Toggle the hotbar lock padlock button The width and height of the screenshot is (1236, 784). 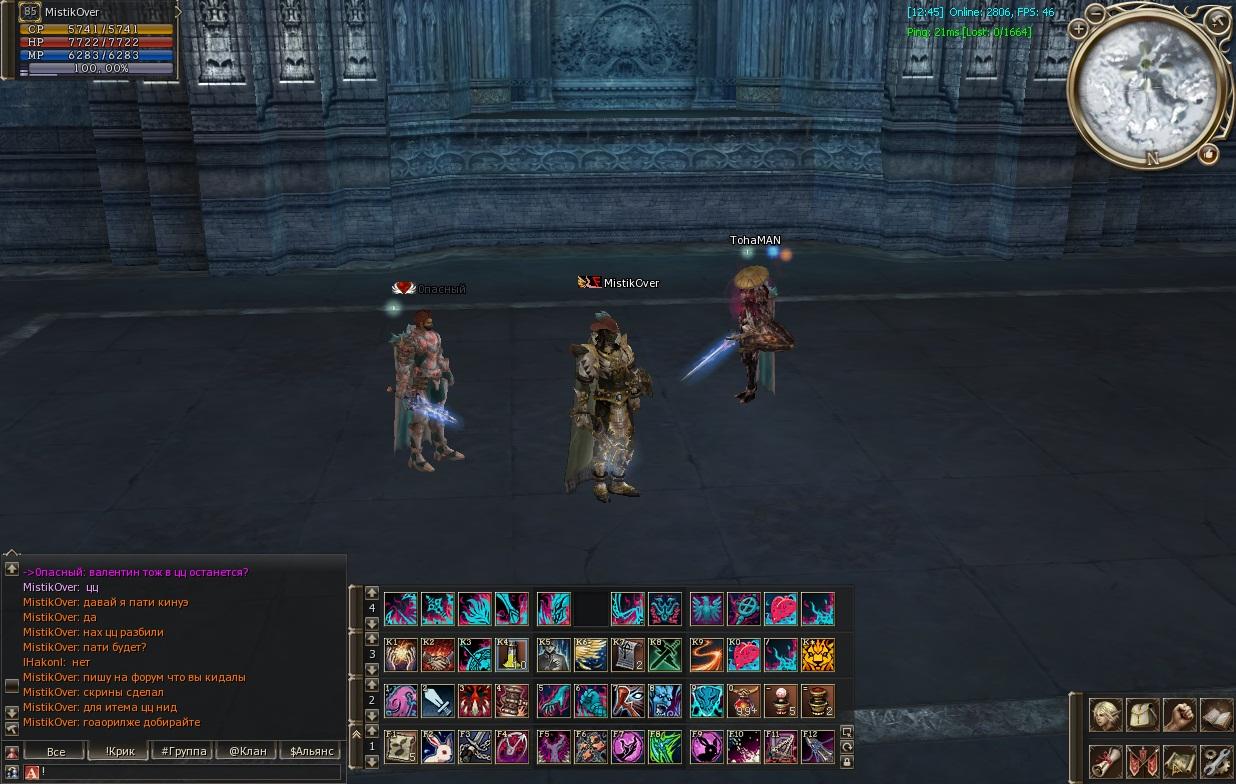point(847,762)
